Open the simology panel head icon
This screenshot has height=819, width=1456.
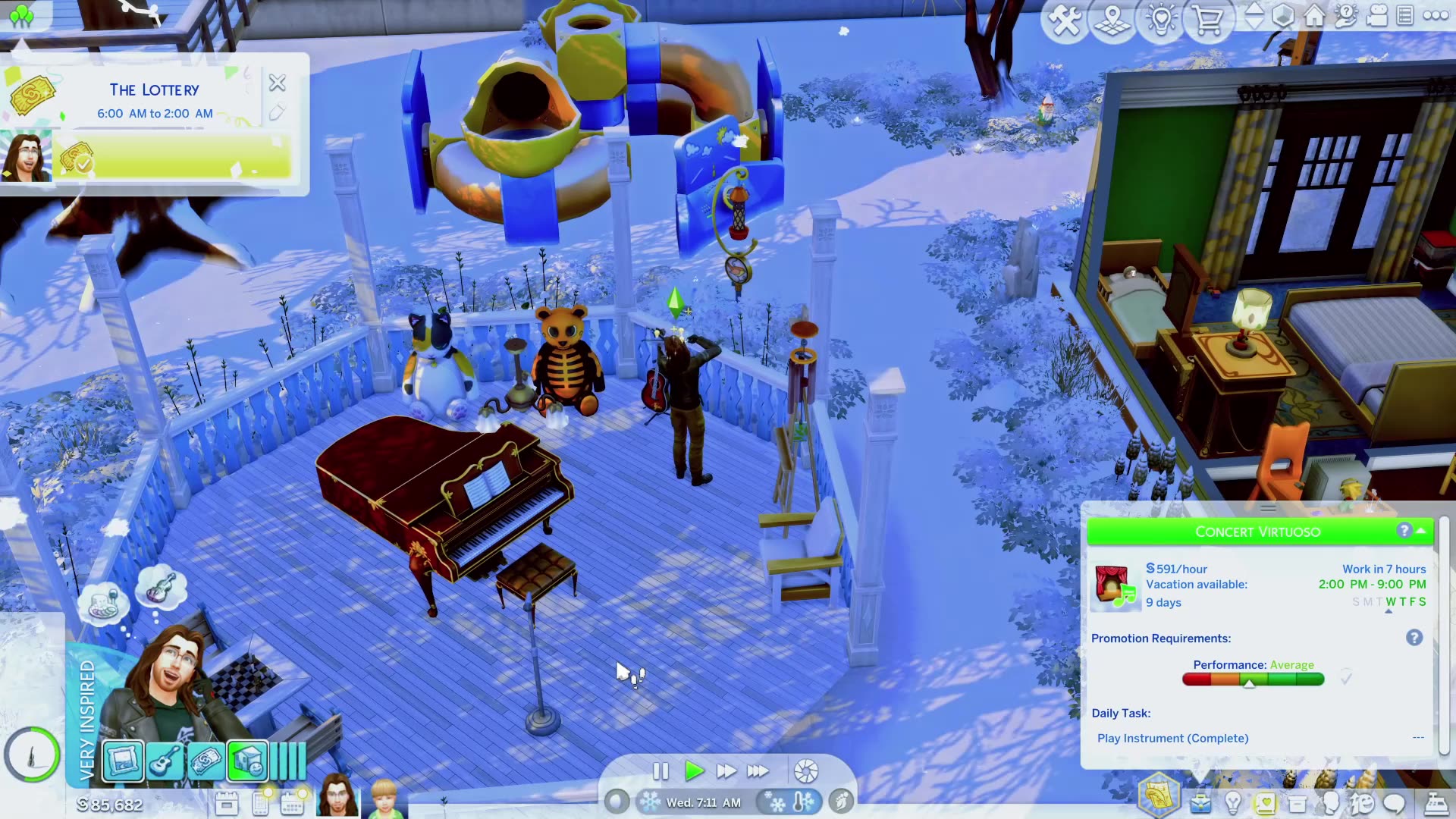(x=1332, y=802)
